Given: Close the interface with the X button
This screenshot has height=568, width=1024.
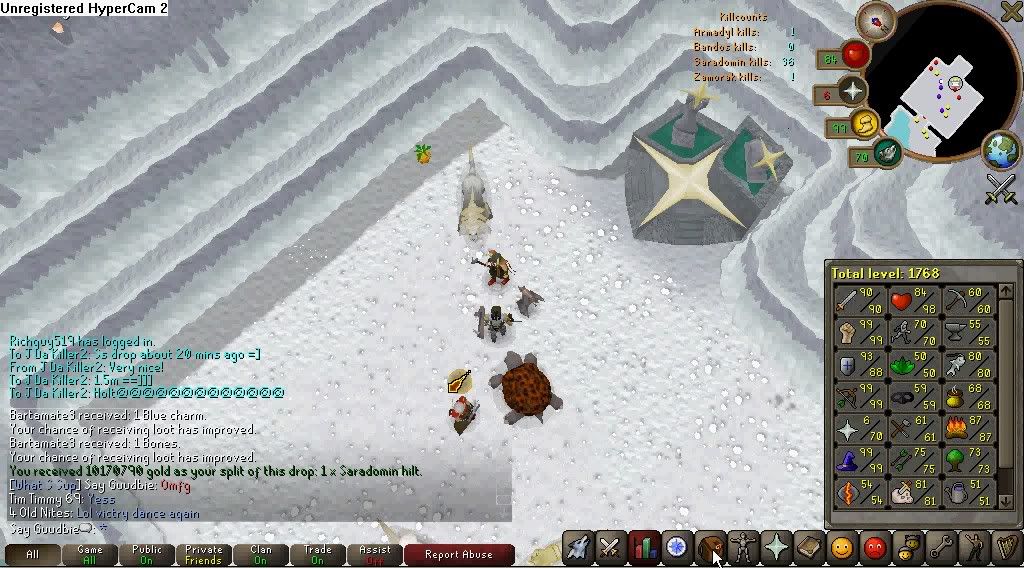Looking at the screenshot, I should (1012, 11).
